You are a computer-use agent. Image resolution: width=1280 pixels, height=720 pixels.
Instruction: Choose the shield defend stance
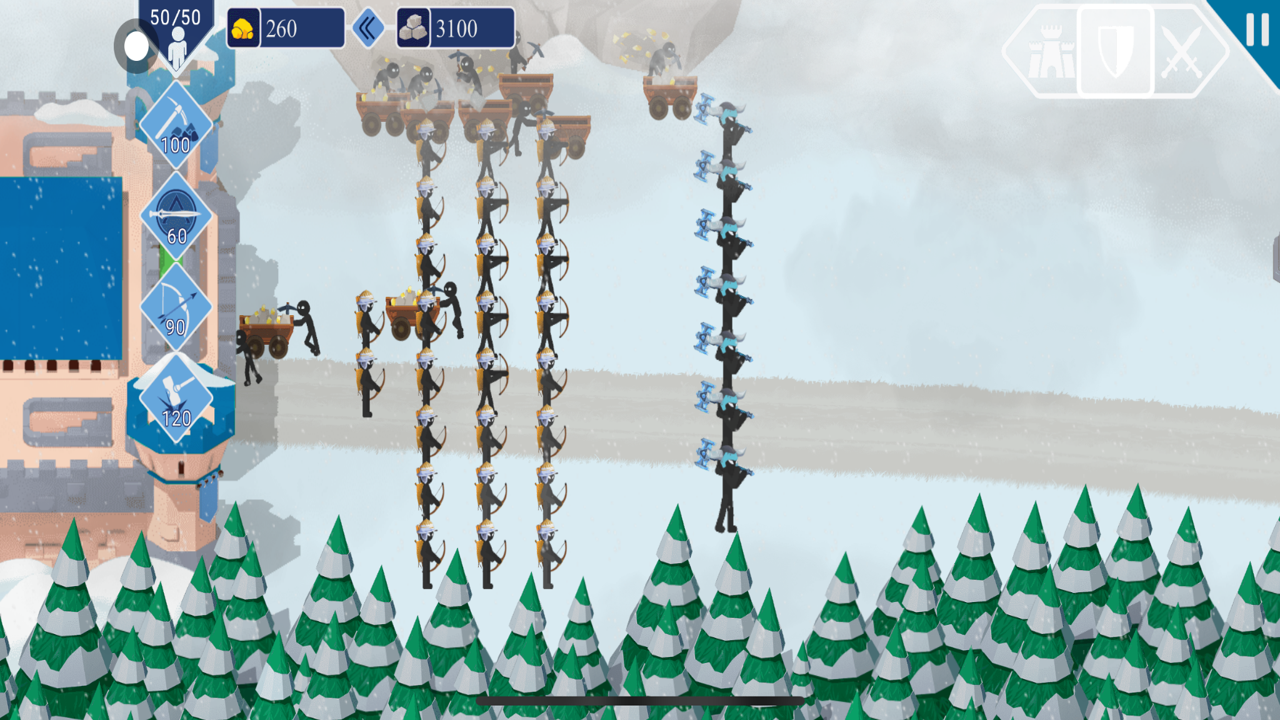point(1115,51)
